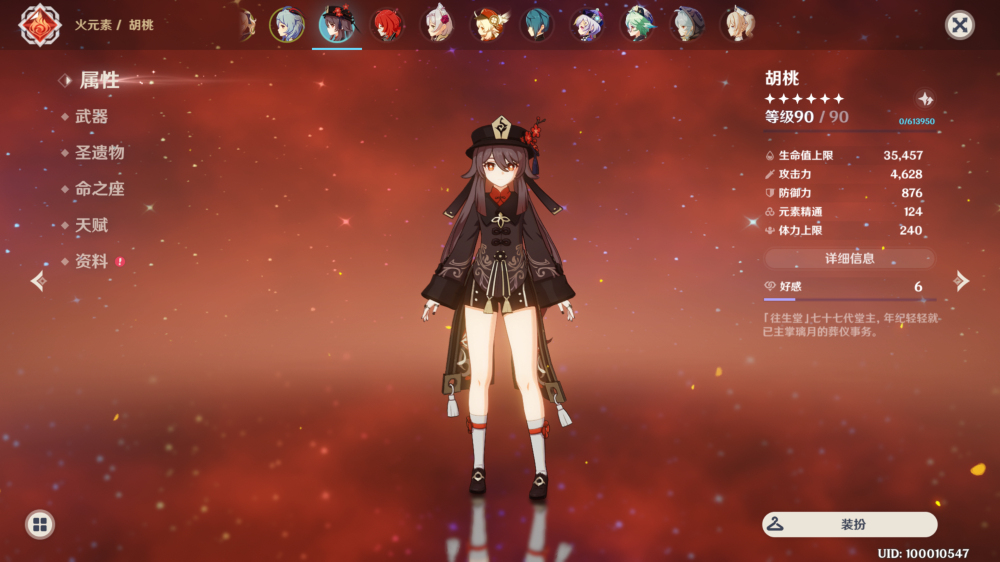The width and height of the screenshot is (1000, 562).
Task: Open the 属性 attributes tab
Action: pyautogui.click(x=98, y=80)
